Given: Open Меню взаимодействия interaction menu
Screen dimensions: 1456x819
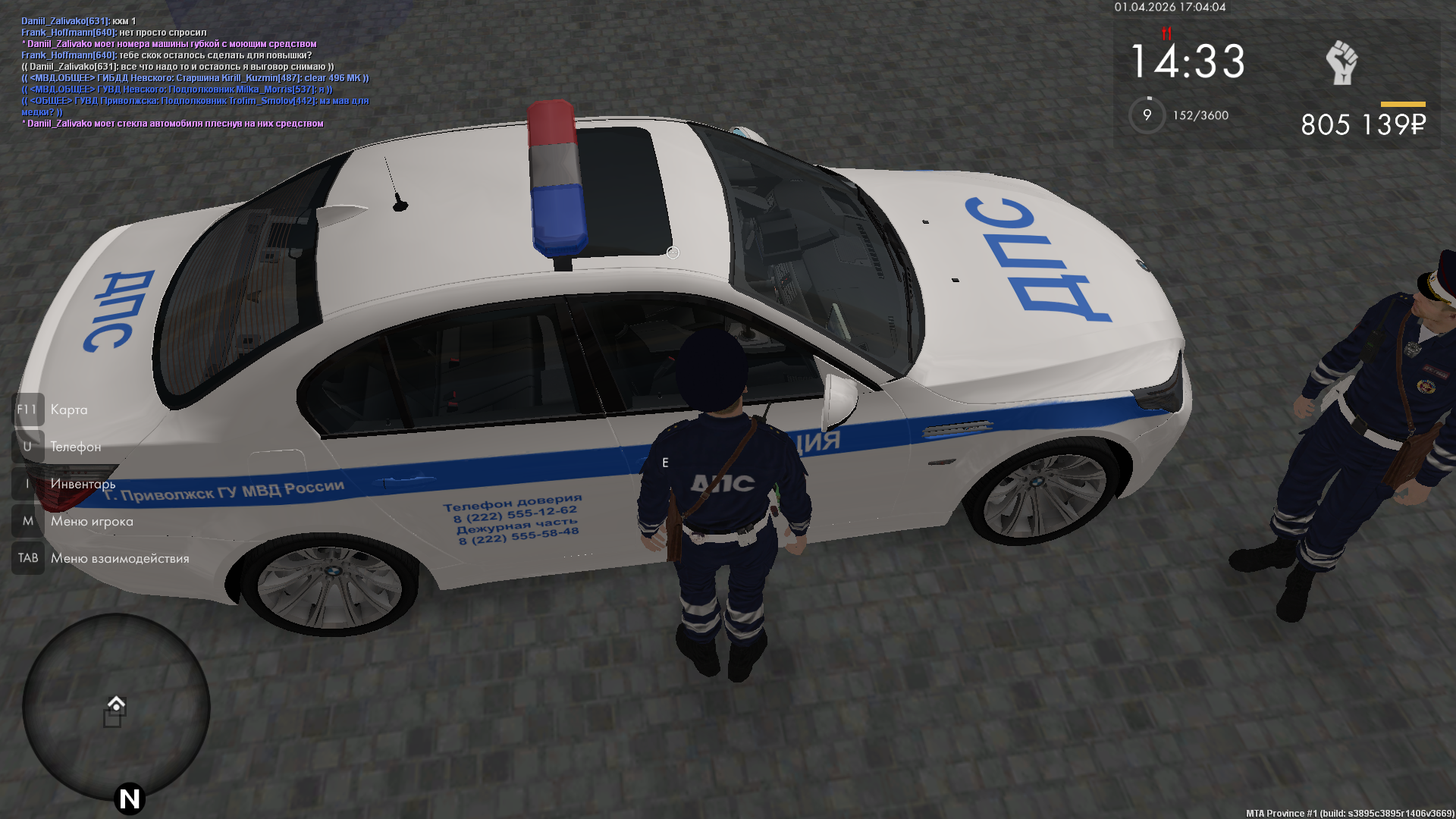Looking at the screenshot, I should (x=119, y=558).
